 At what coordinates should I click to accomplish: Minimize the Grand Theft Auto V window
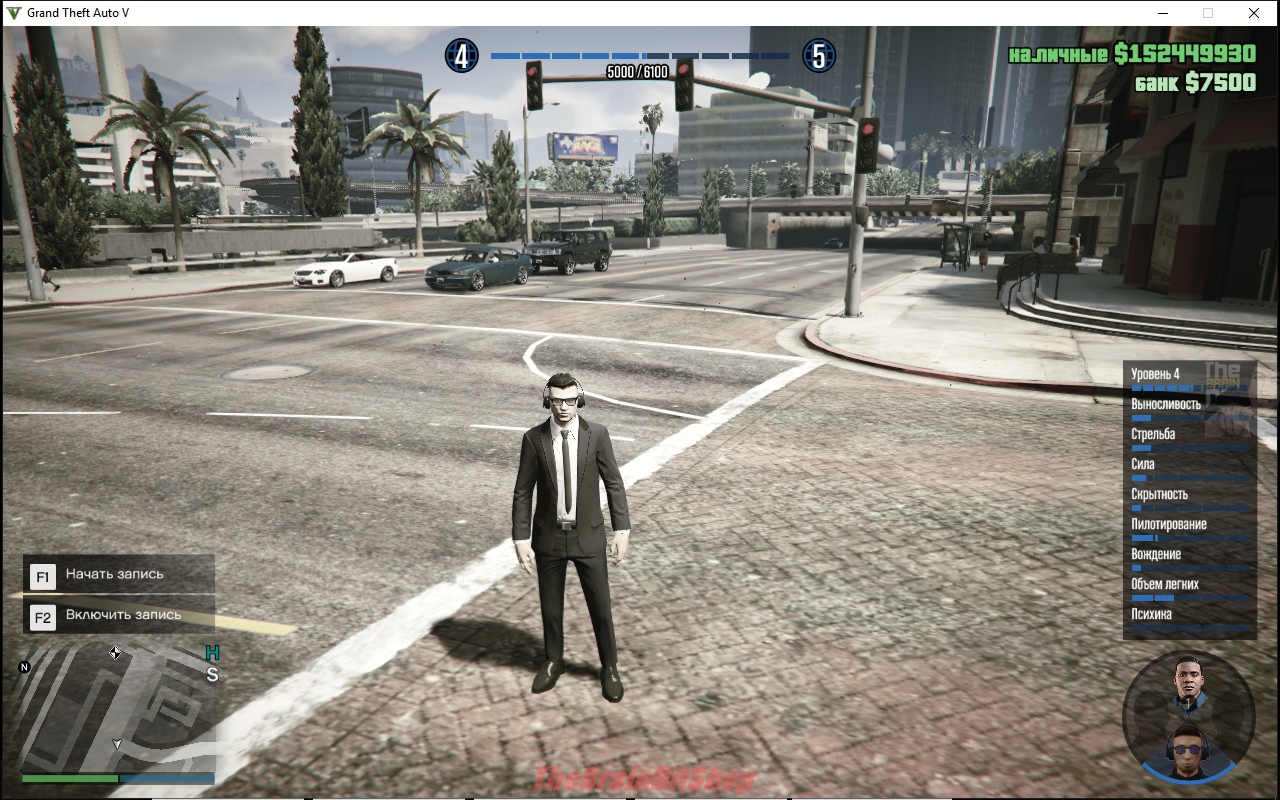pos(1163,13)
